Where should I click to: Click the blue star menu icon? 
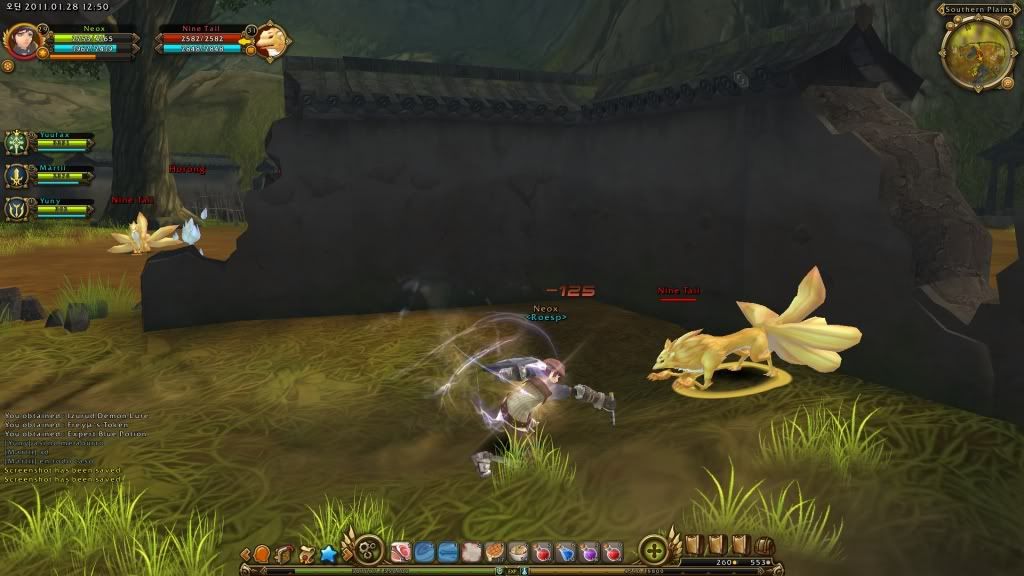(327, 553)
